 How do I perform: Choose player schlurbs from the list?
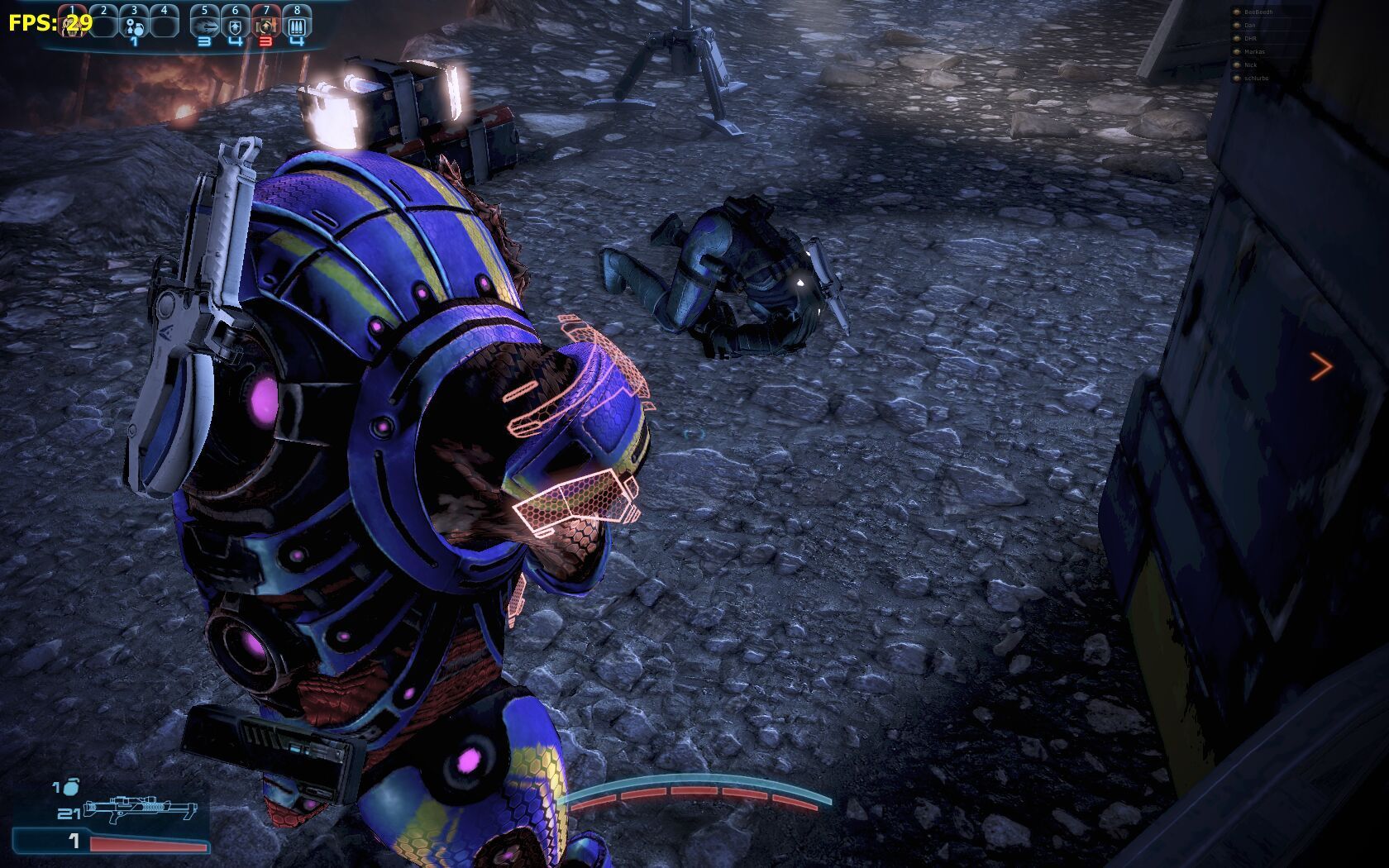1256,79
